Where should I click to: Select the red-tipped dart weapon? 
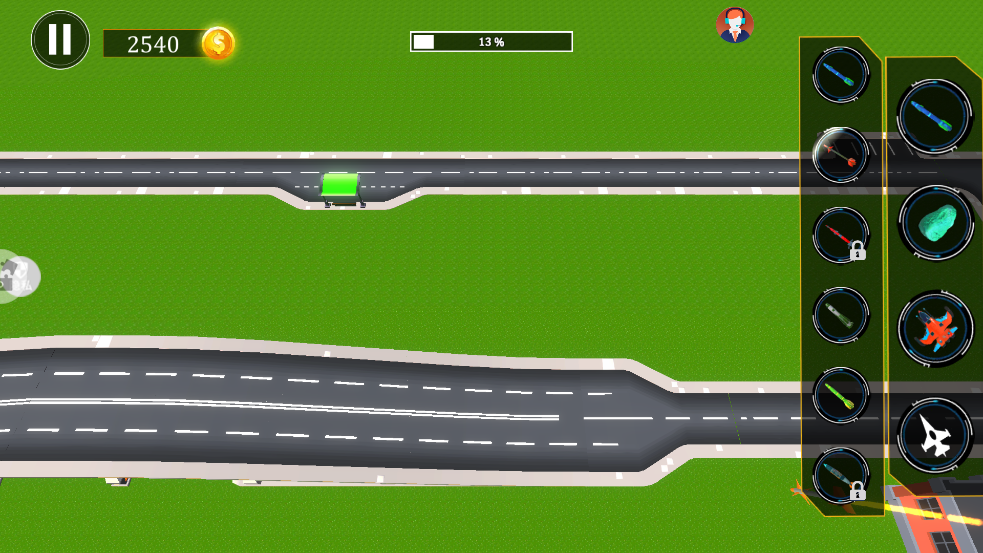(x=840, y=155)
